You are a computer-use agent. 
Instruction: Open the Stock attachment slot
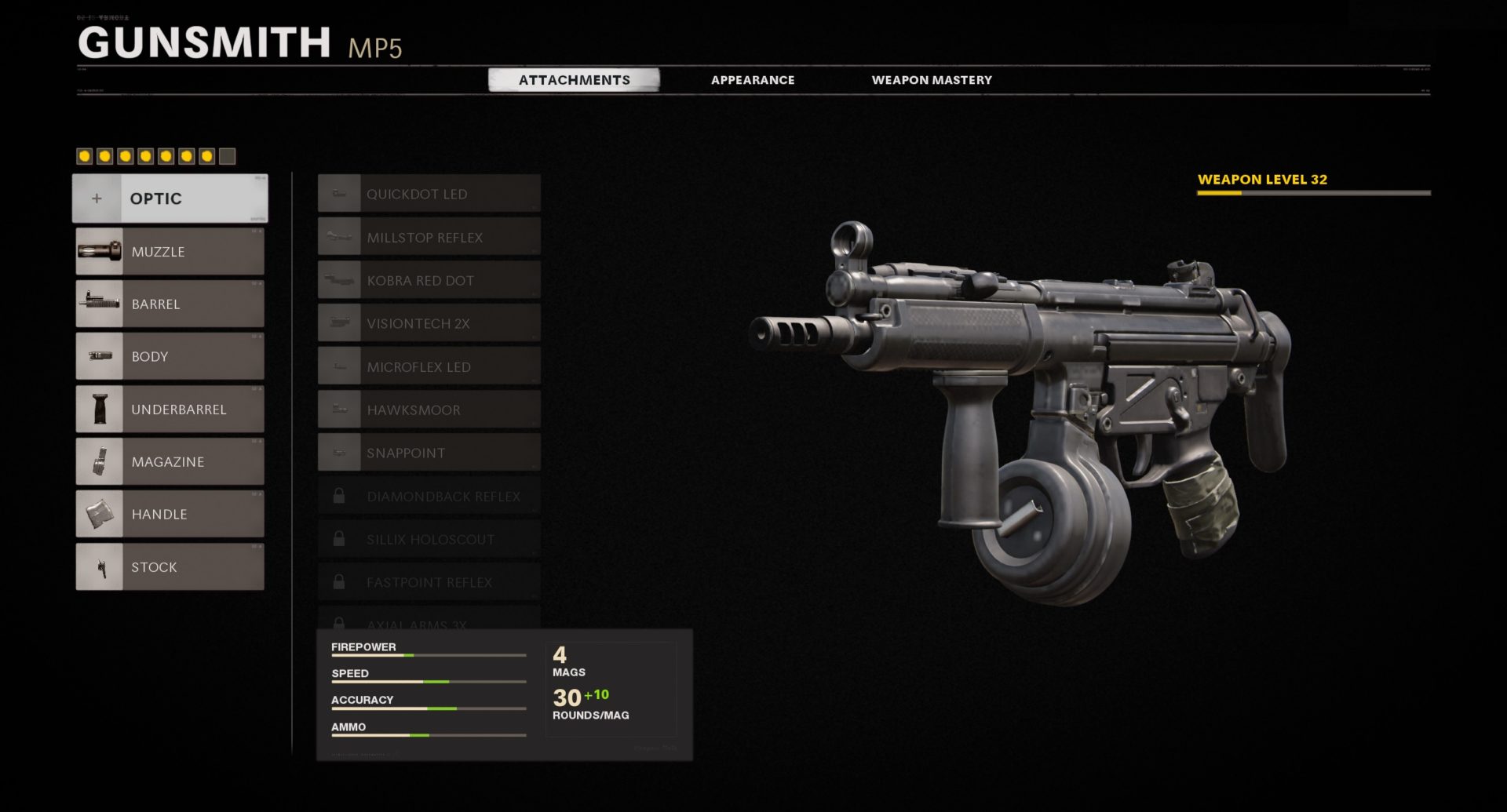pyautogui.click(x=170, y=567)
